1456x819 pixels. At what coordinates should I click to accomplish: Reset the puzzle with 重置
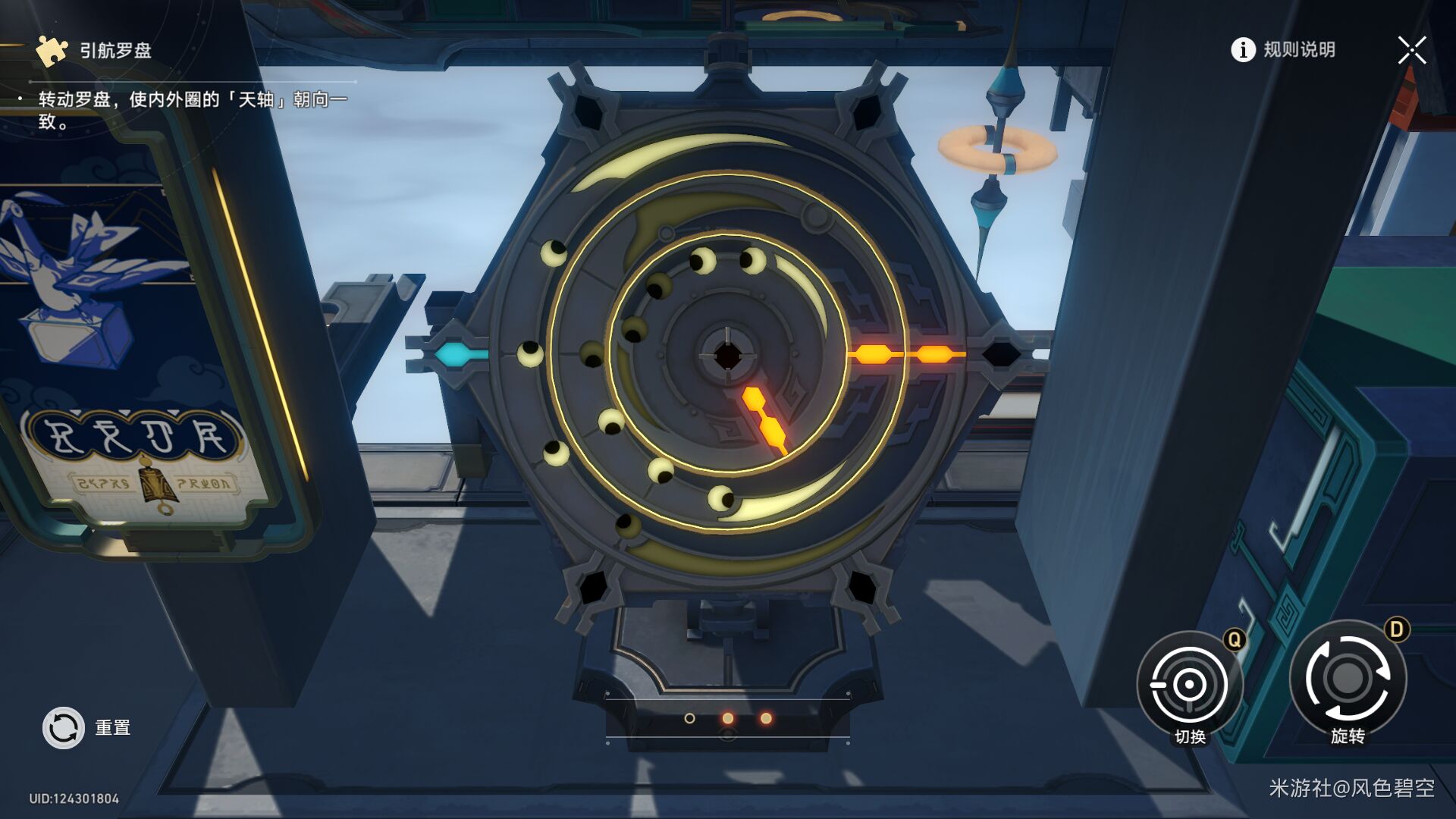[64, 728]
